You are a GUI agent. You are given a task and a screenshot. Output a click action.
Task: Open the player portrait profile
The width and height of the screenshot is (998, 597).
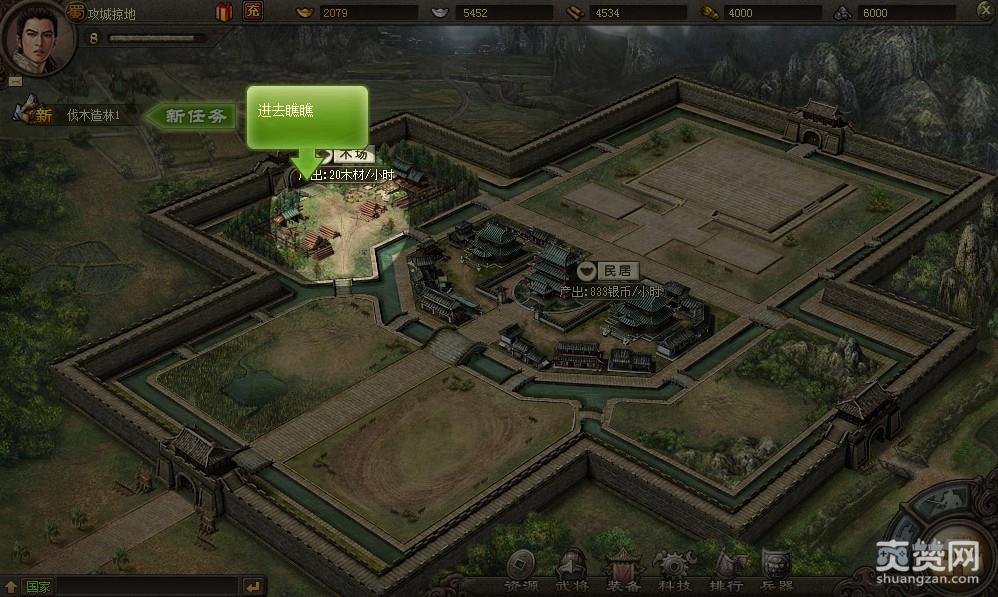click(38, 38)
